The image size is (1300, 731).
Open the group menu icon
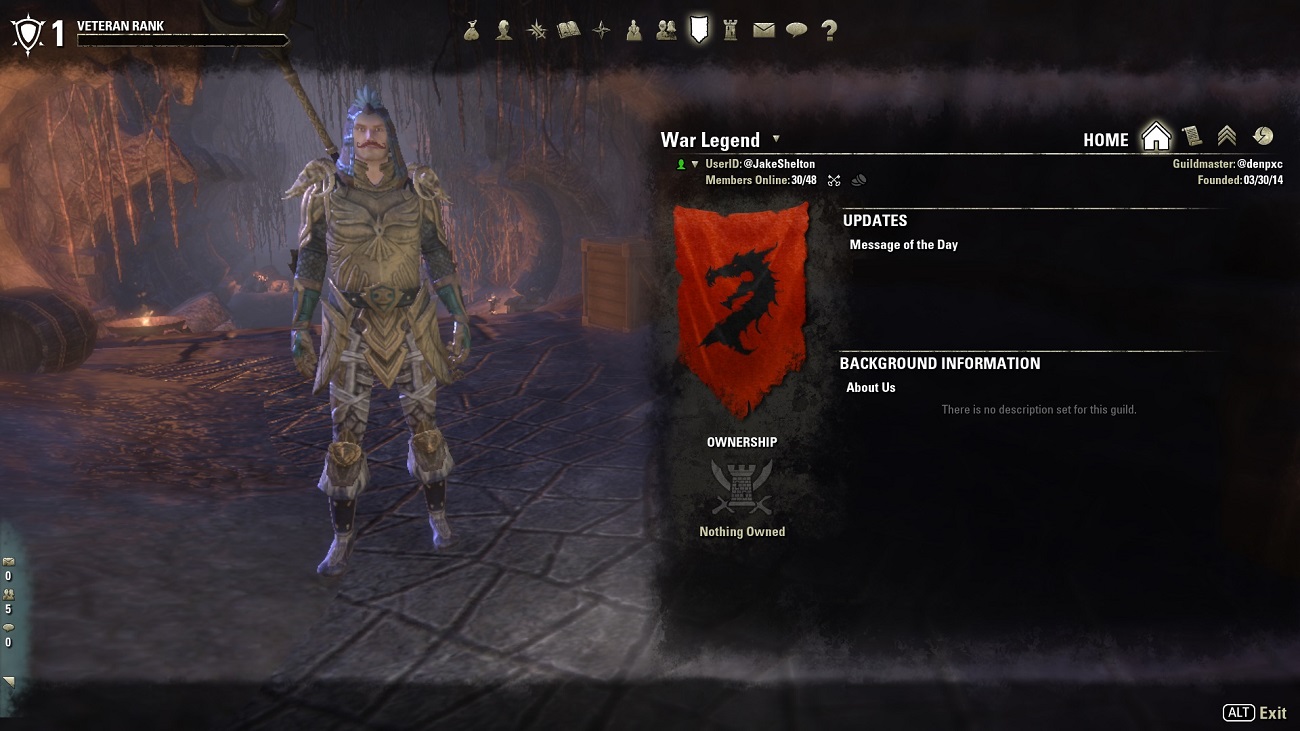[634, 31]
